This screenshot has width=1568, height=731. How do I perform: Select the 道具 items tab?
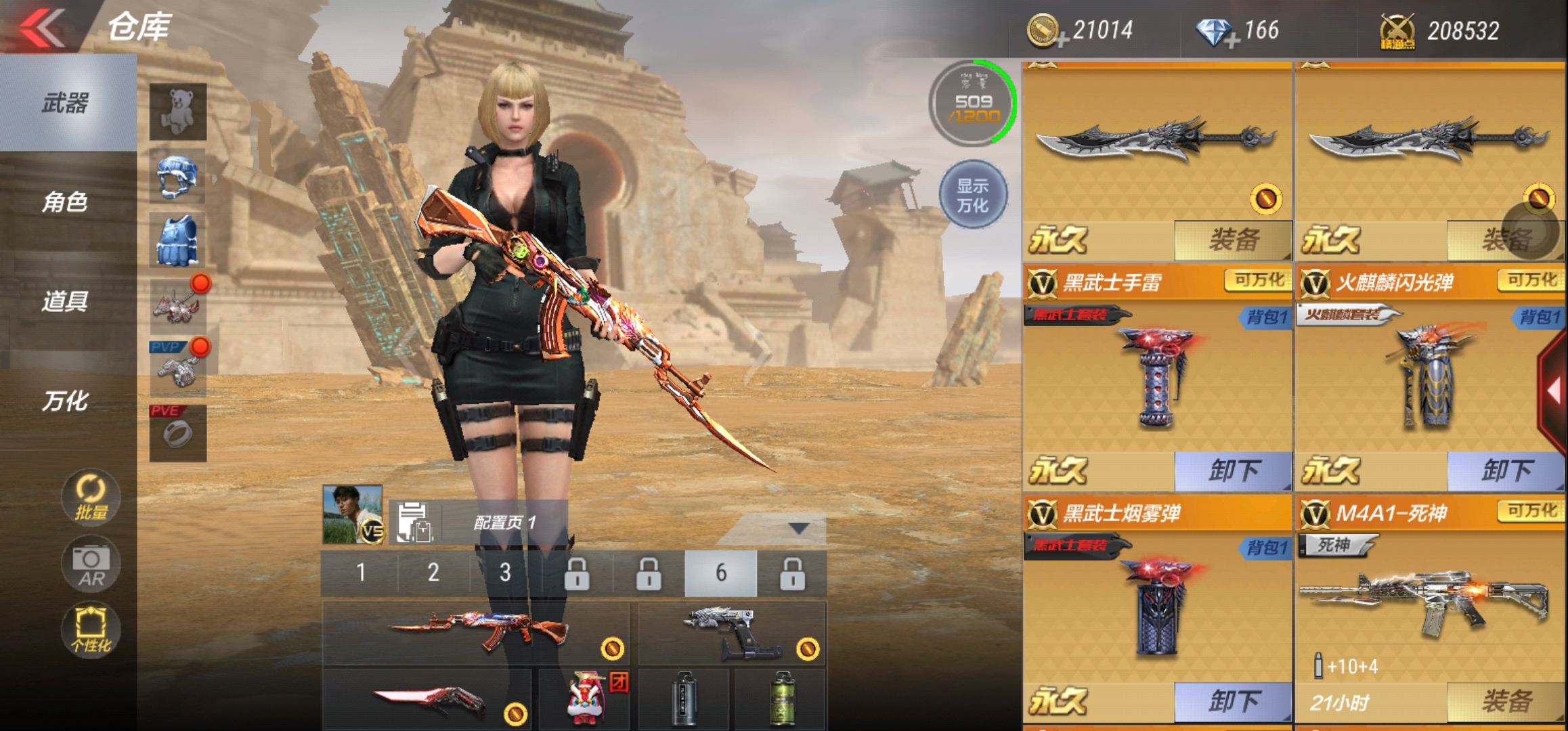pos(66,301)
